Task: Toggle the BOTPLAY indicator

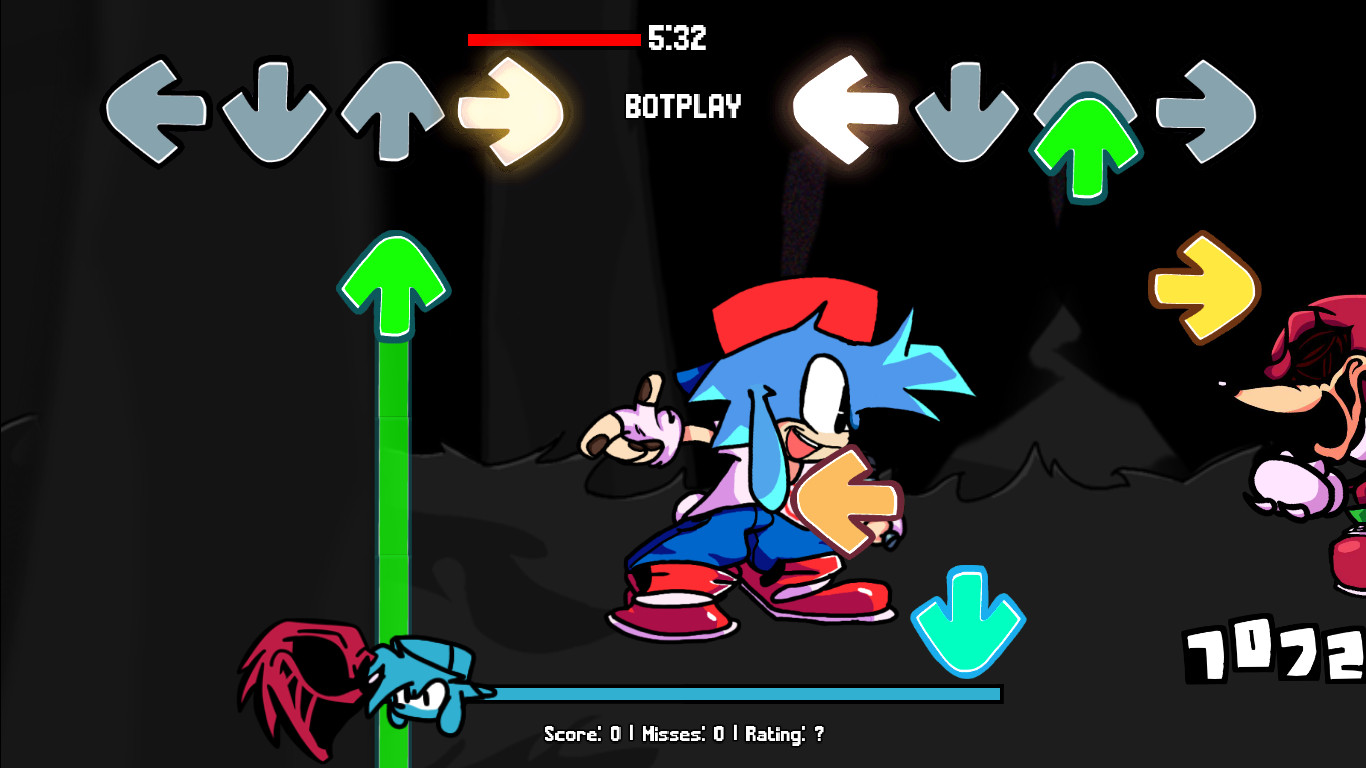Action: [x=681, y=108]
